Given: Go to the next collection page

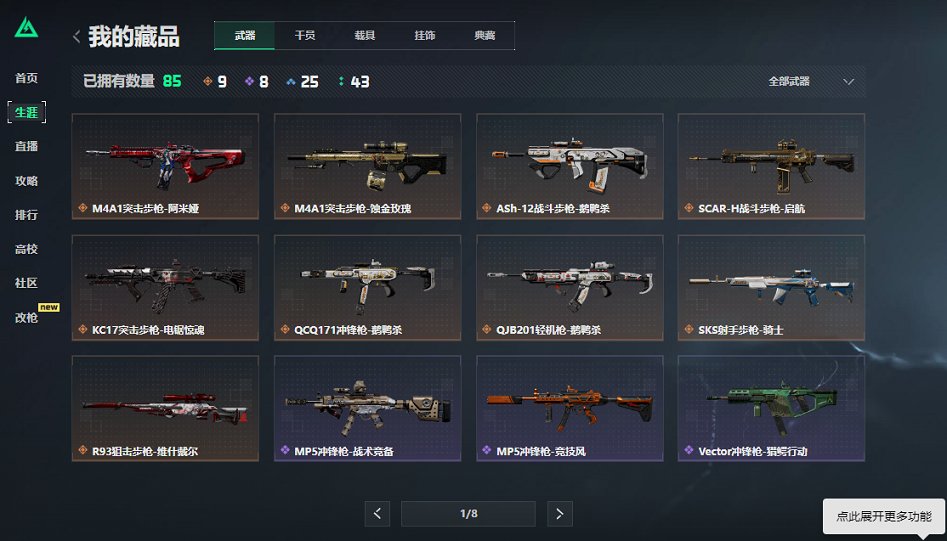Looking at the screenshot, I should pyautogui.click(x=560, y=514).
